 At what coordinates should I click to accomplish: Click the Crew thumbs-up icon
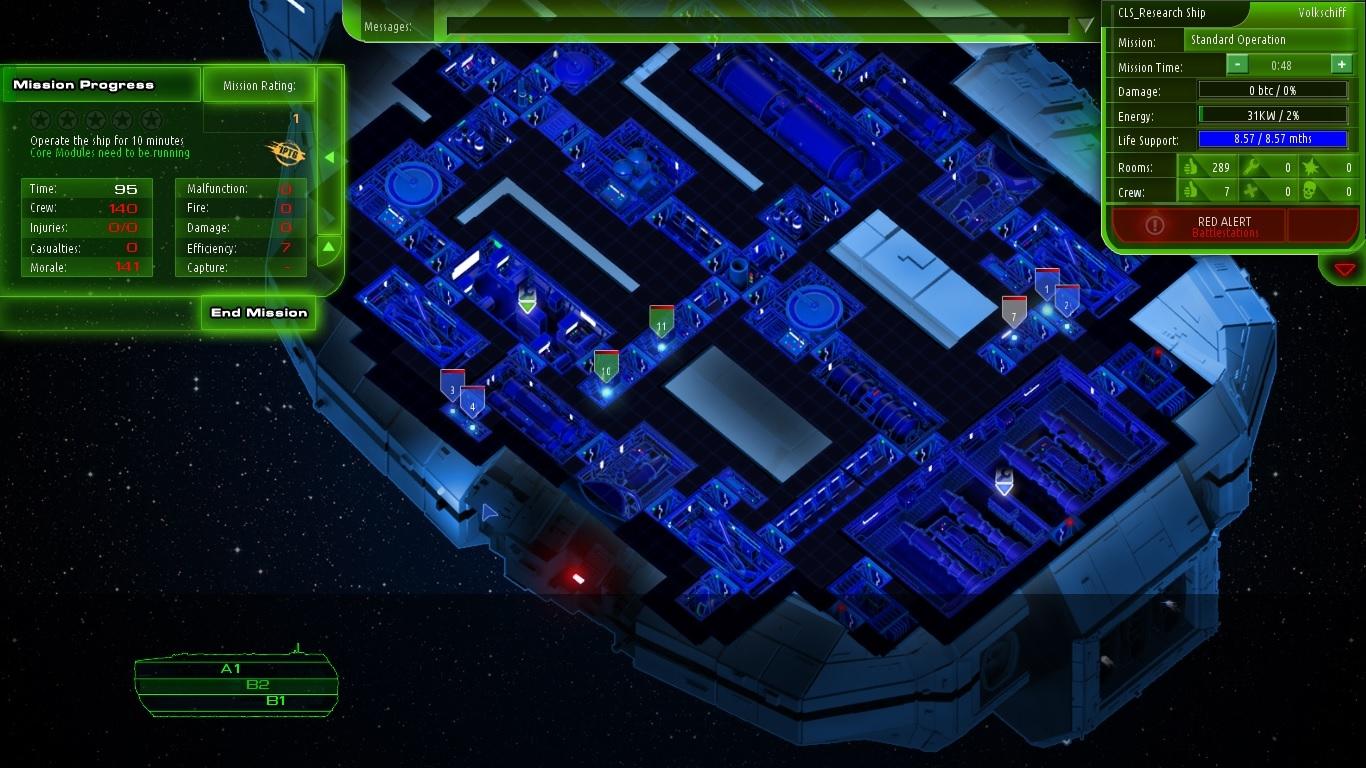click(1192, 190)
